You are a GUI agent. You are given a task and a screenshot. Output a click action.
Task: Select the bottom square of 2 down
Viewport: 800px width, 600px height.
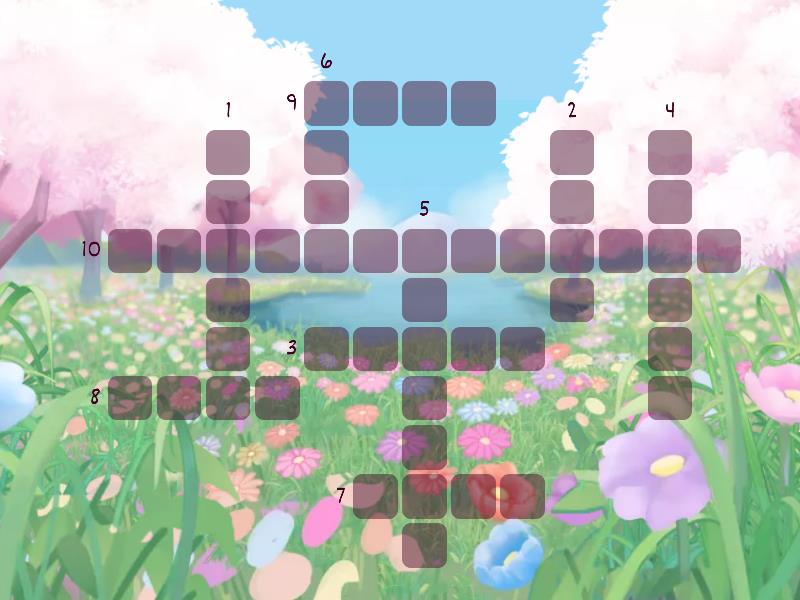(x=572, y=299)
